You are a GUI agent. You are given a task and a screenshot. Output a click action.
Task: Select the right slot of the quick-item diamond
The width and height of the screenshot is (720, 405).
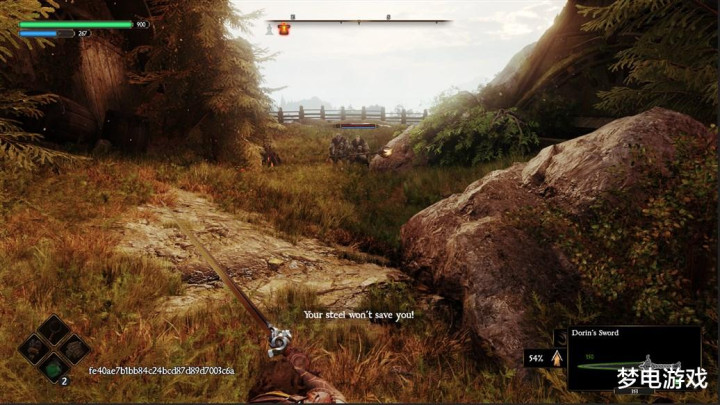[x=72, y=349]
